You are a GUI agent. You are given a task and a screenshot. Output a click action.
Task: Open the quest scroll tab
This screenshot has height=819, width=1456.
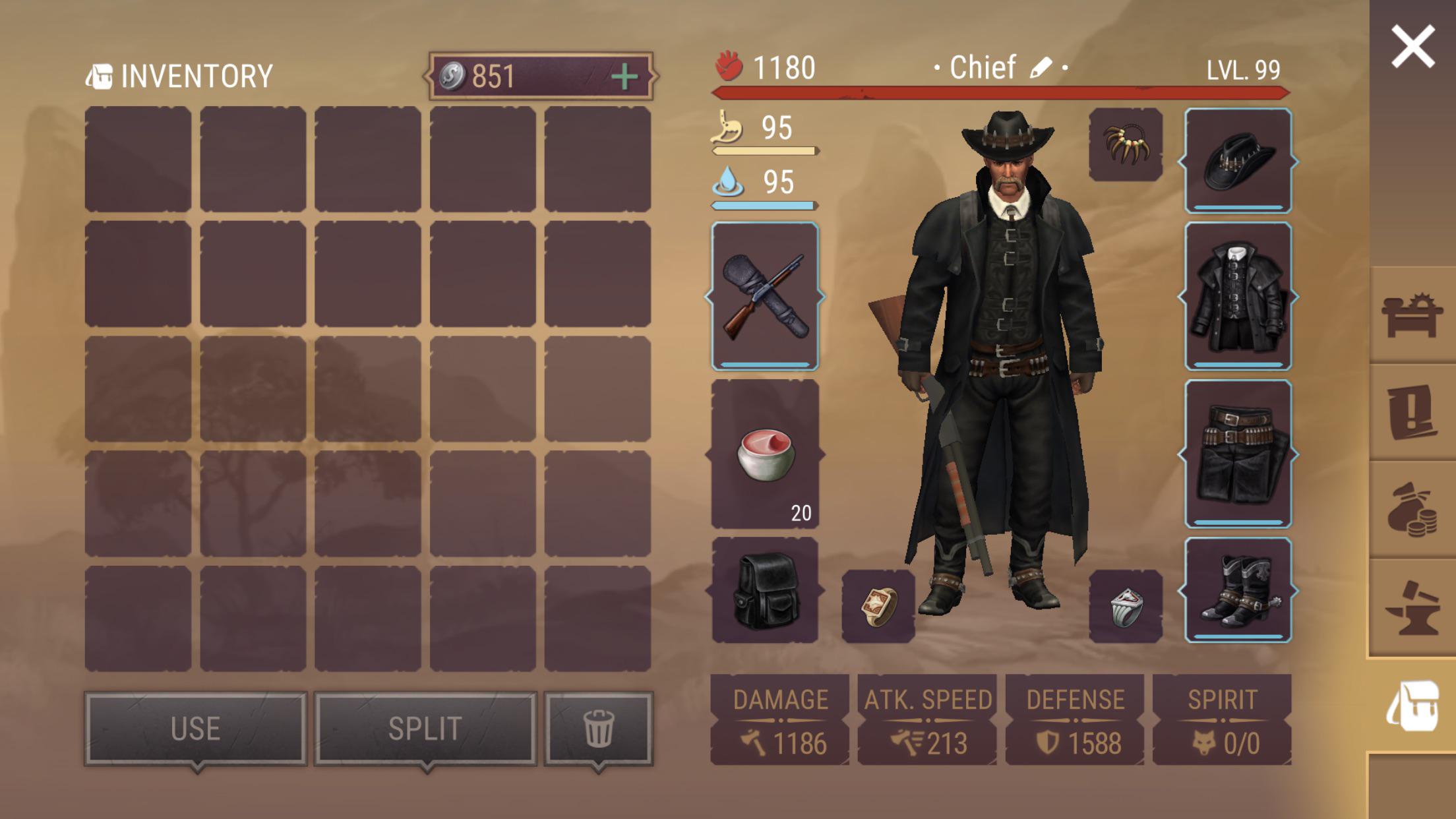coord(1411,412)
